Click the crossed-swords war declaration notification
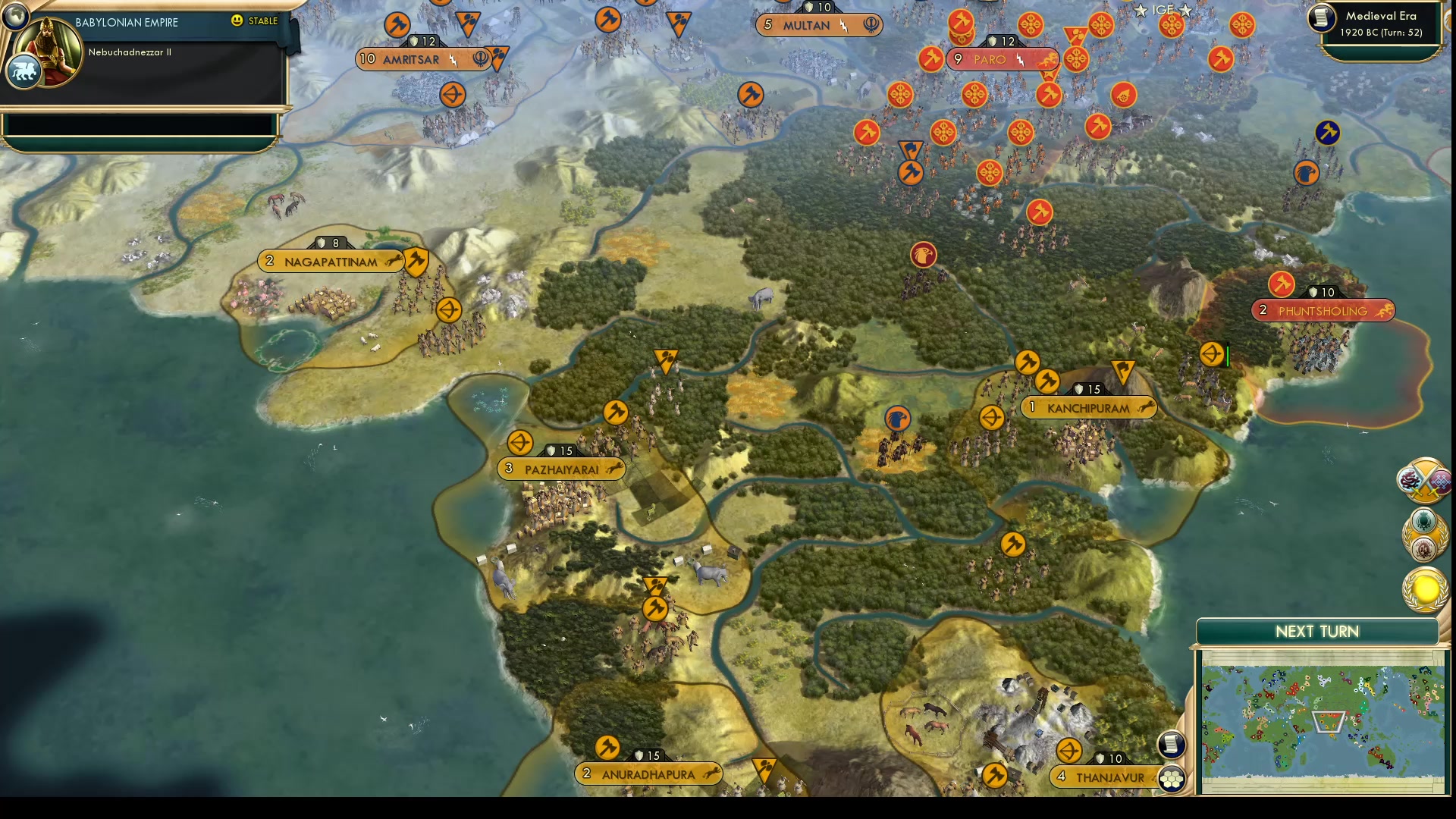 click(x=1424, y=483)
